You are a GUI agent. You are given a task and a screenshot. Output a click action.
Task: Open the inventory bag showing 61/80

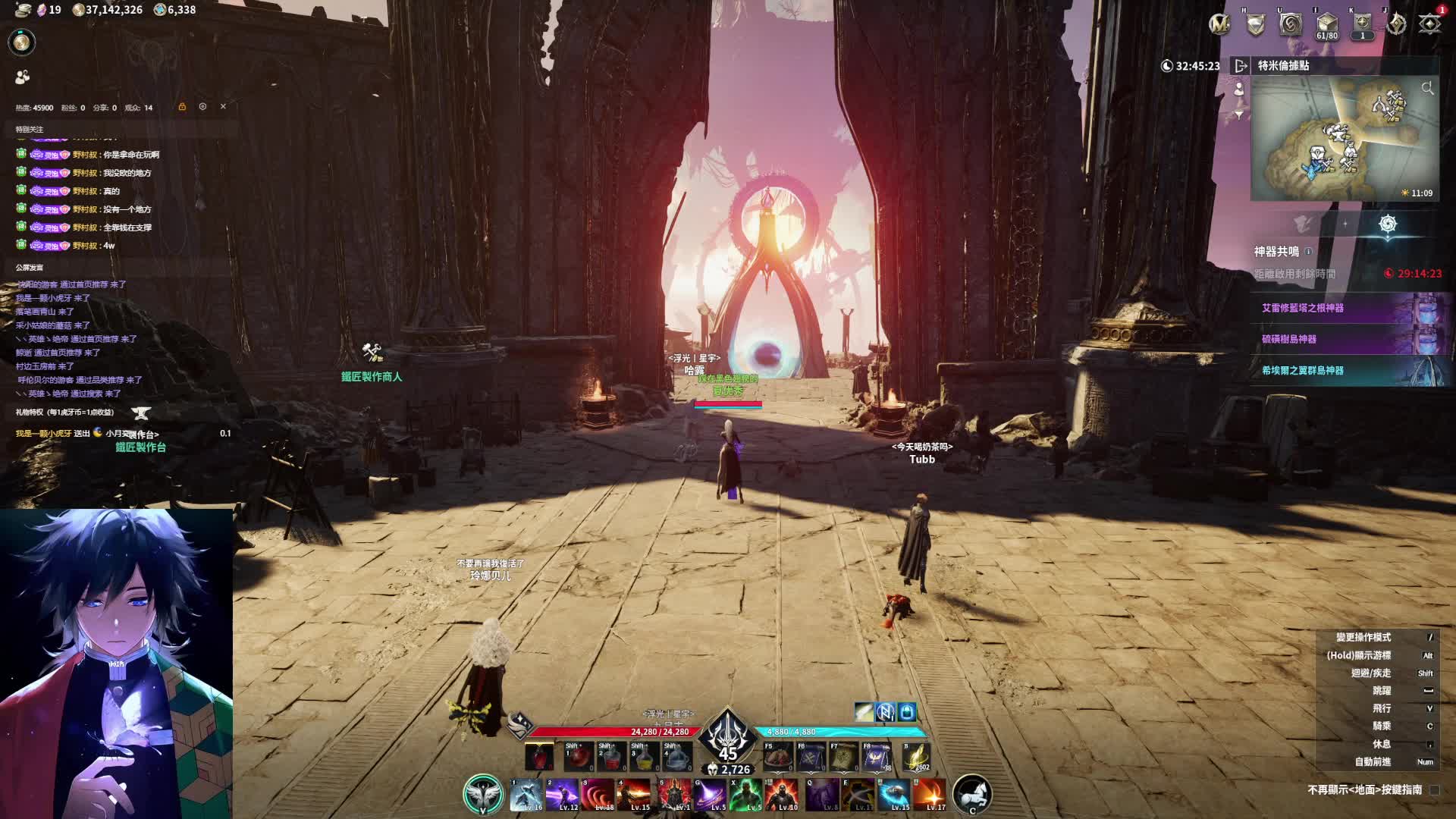(x=1326, y=24)
